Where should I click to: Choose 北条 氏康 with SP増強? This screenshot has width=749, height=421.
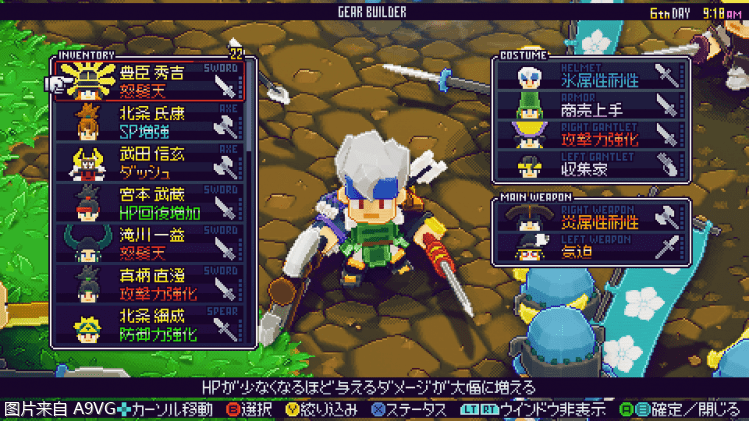tap(150, 122)
